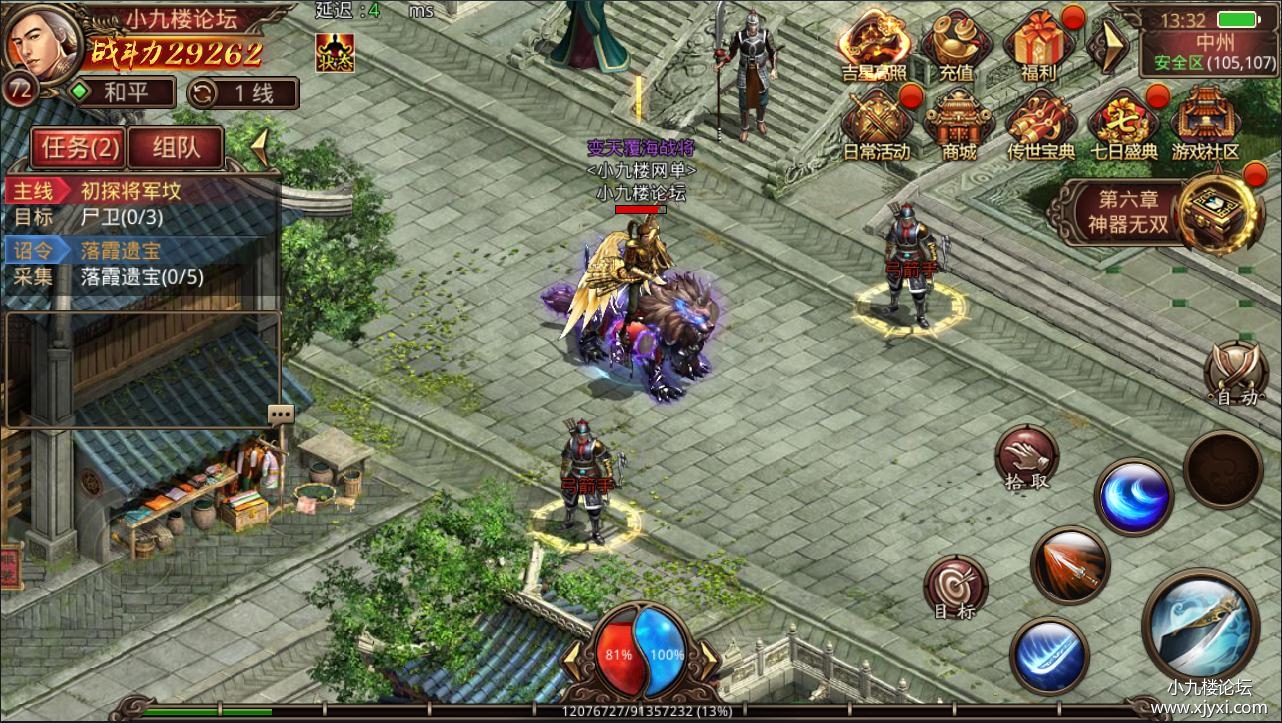Select the 诏令 落霞遗宝 quest entry
1282x723 pixels.
click(140, 249)
